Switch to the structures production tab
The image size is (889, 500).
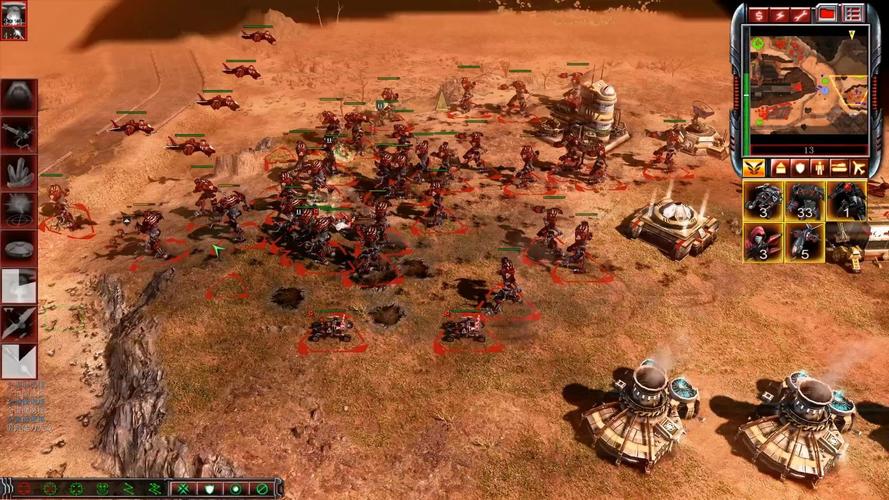click(x=780, y=167)
